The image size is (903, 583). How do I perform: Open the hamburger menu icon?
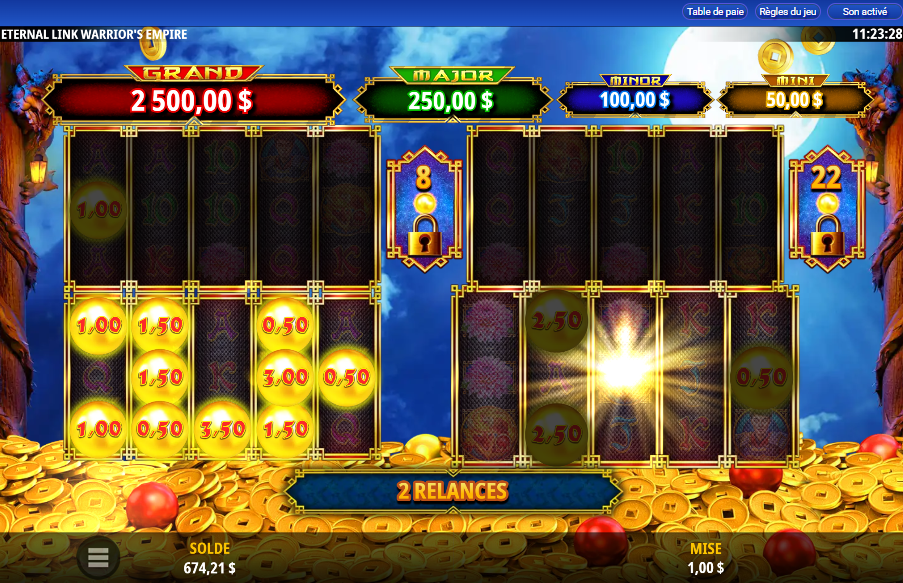click(x=98, y=557)
